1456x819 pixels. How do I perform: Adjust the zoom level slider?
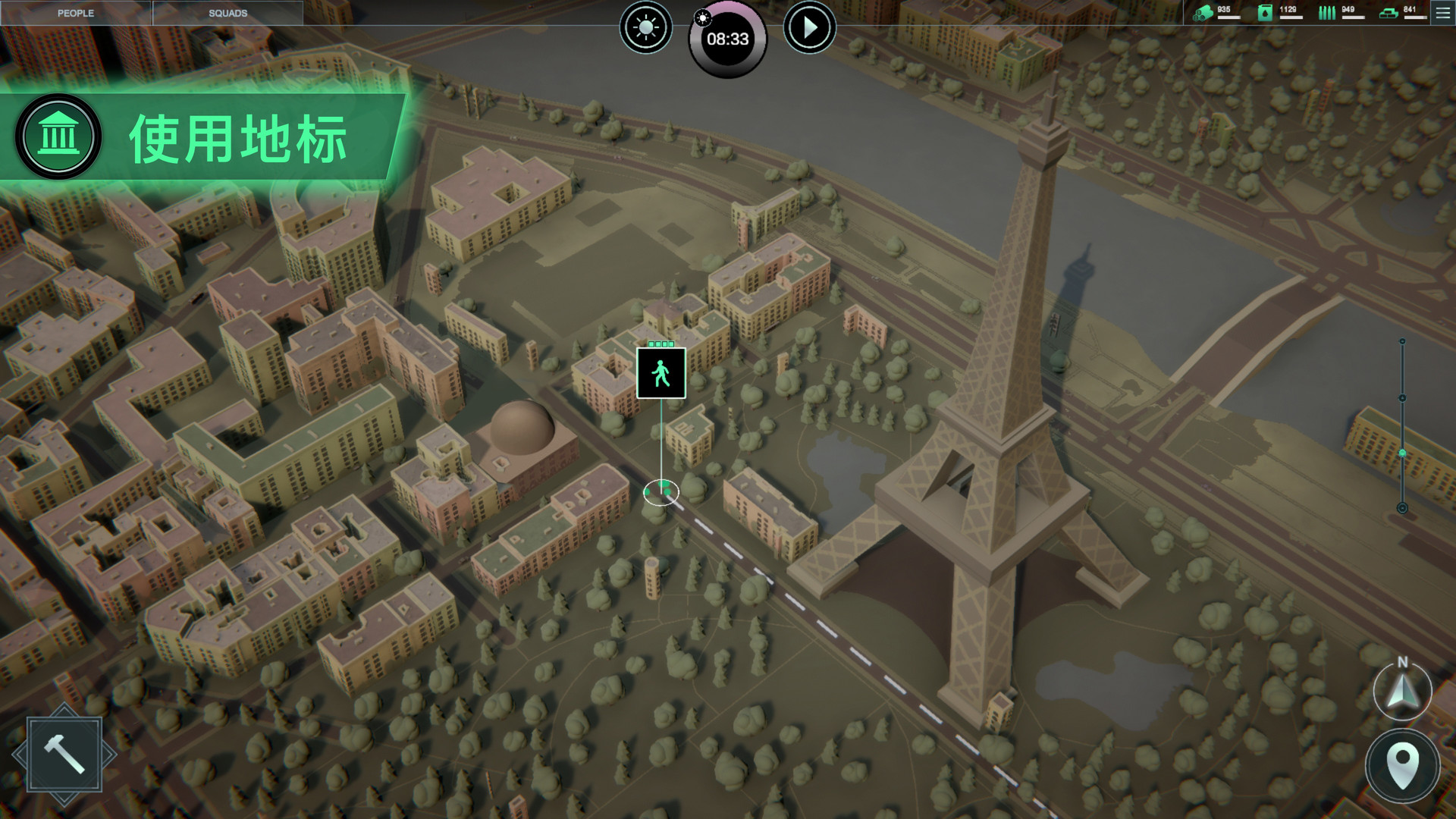[x=1402, y=453]
